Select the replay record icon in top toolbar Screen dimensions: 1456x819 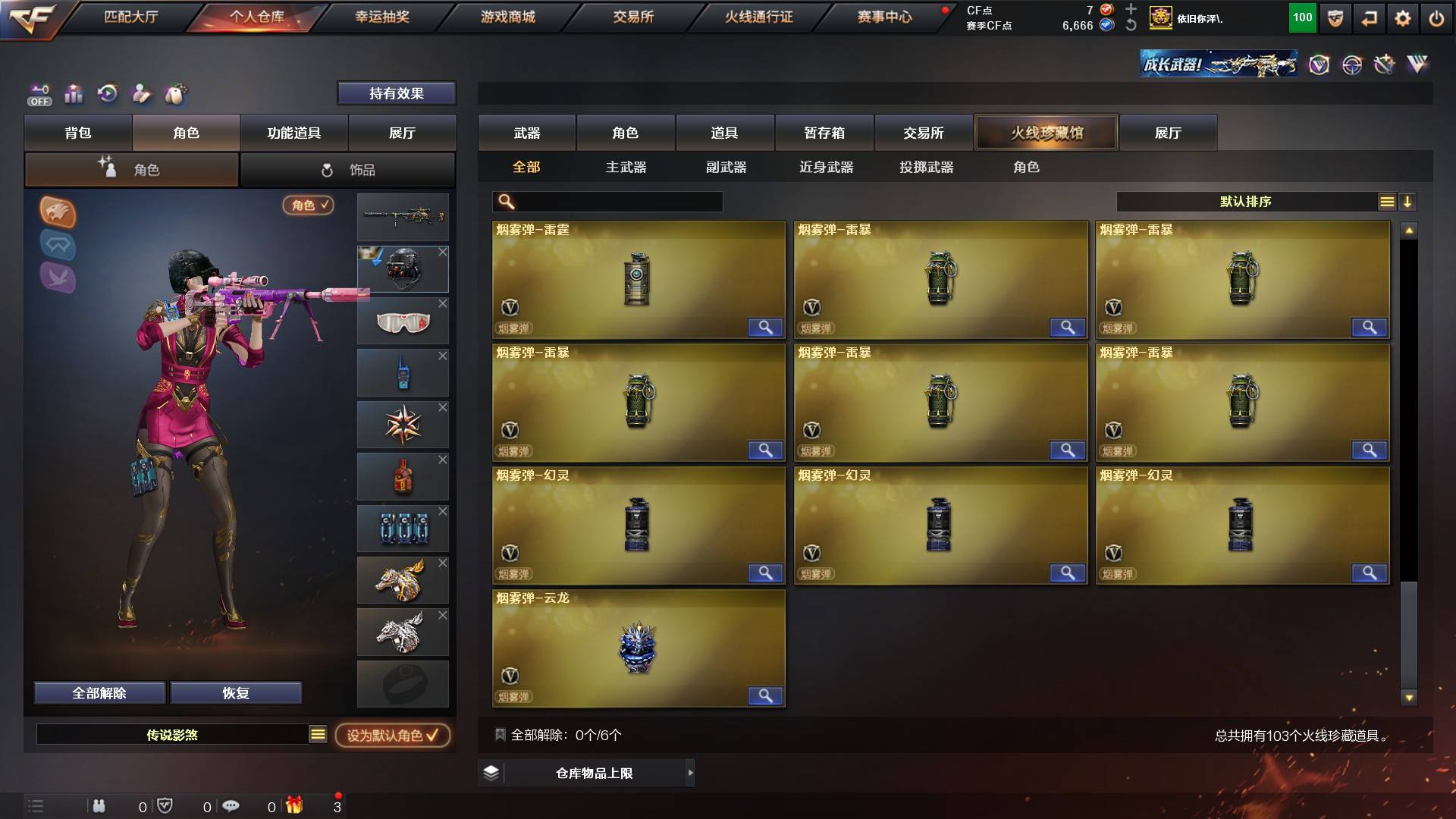point(108,93)
